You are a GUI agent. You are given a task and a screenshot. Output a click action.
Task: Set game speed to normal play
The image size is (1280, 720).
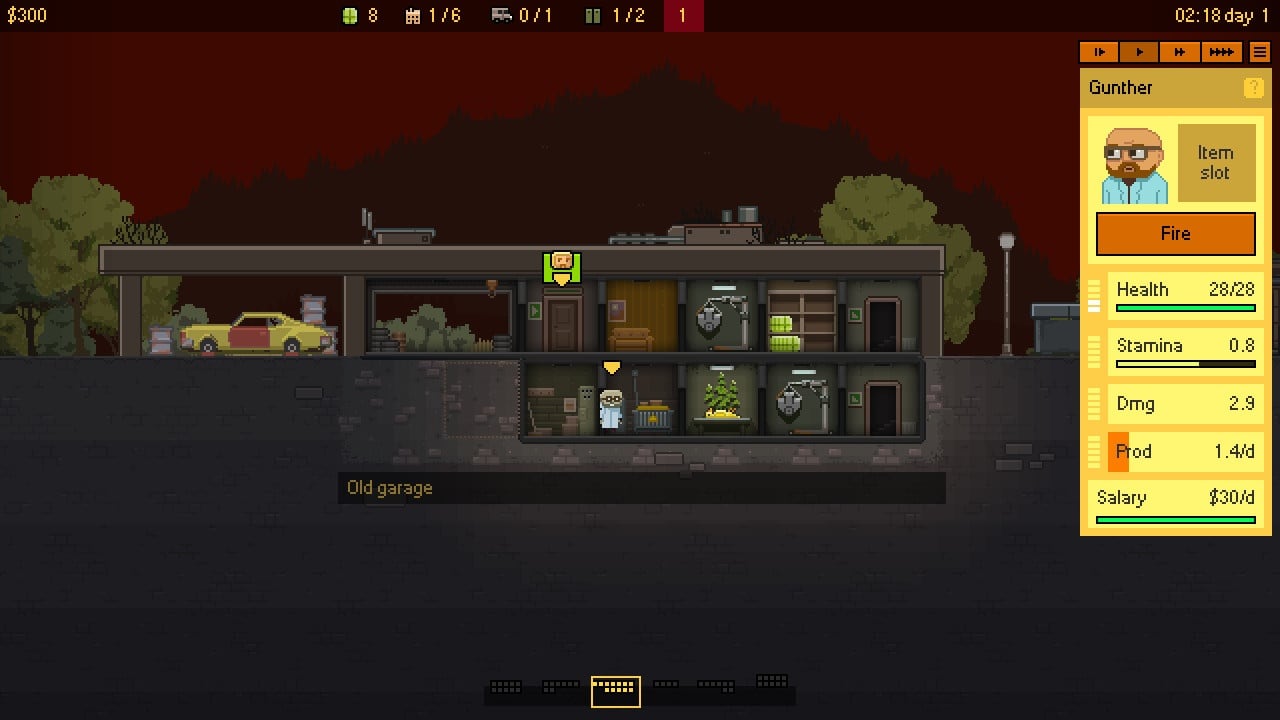[x=1139, y=52]
